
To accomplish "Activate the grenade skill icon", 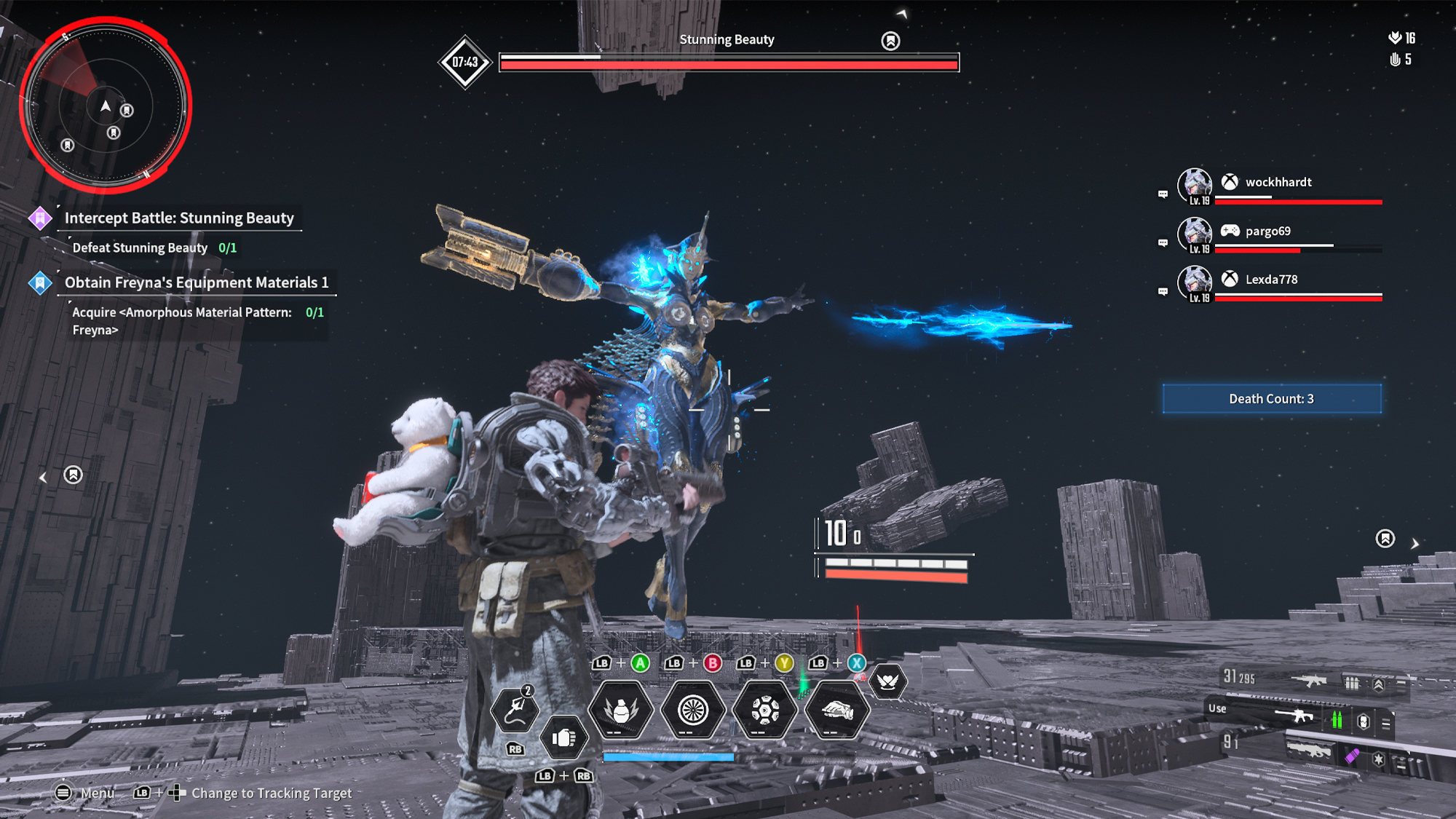I will (x=621, y=710).
